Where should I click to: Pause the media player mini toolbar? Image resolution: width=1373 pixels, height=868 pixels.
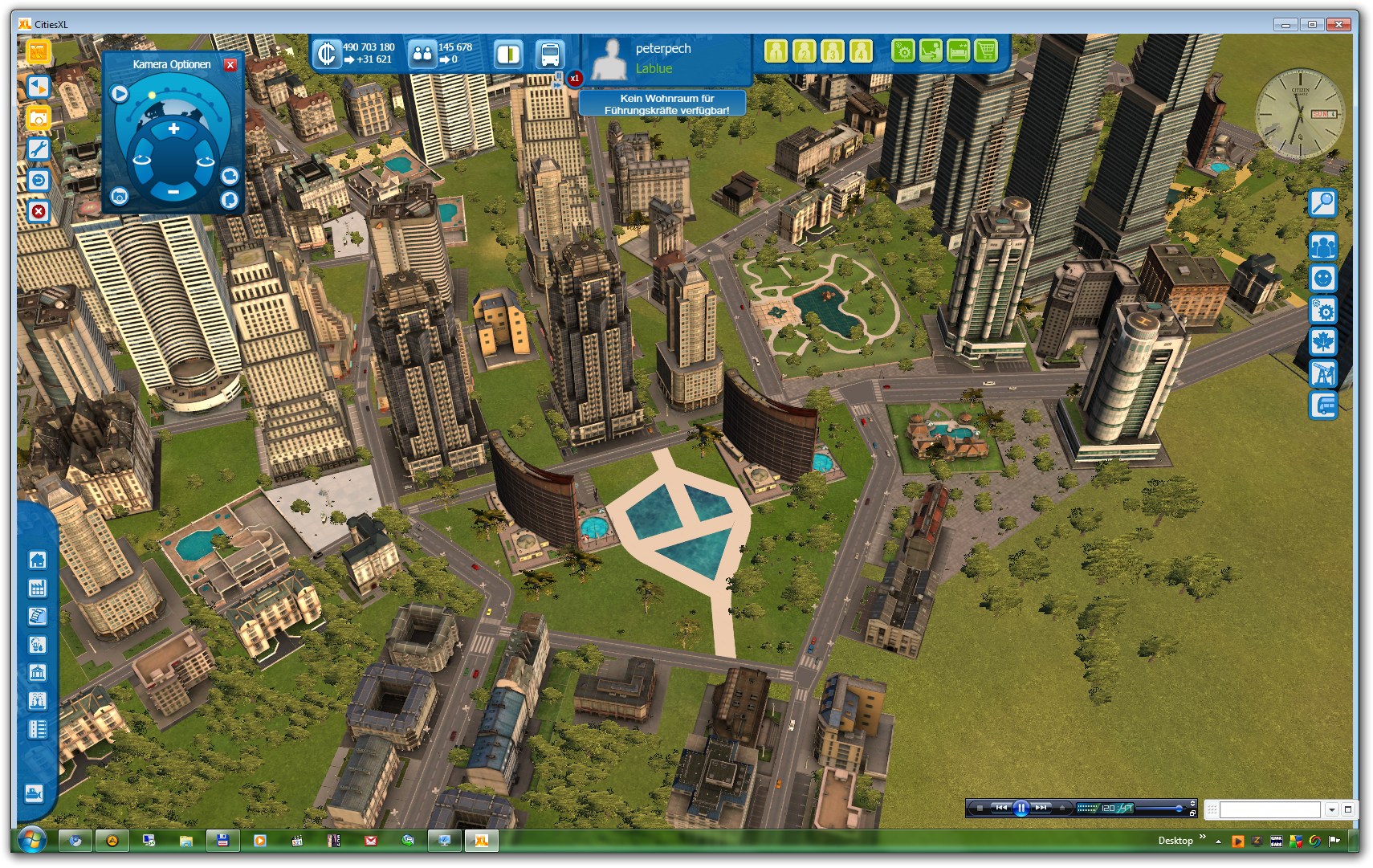tap(1021, 808)
